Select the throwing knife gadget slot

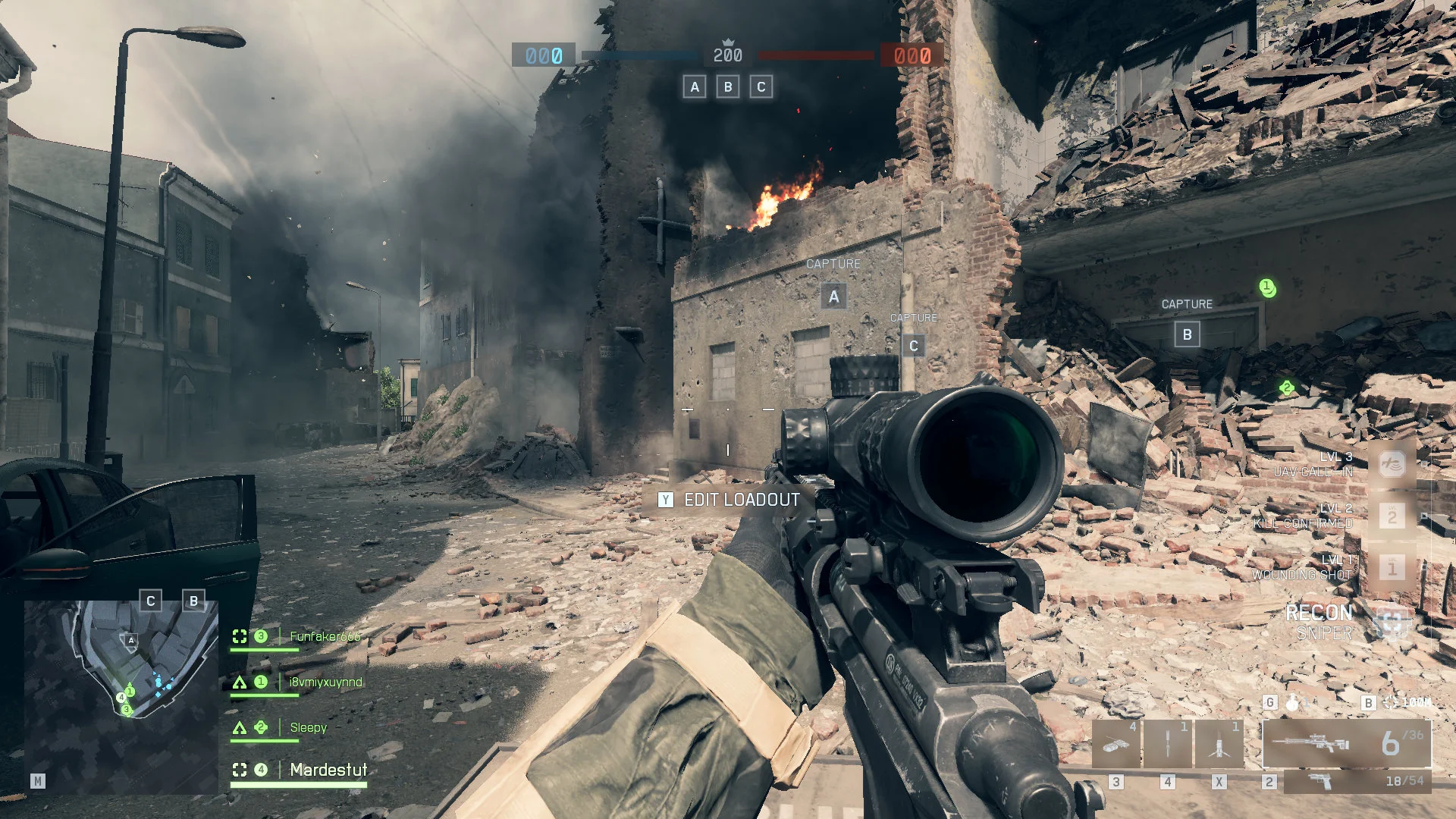(x=1168, y=744)
